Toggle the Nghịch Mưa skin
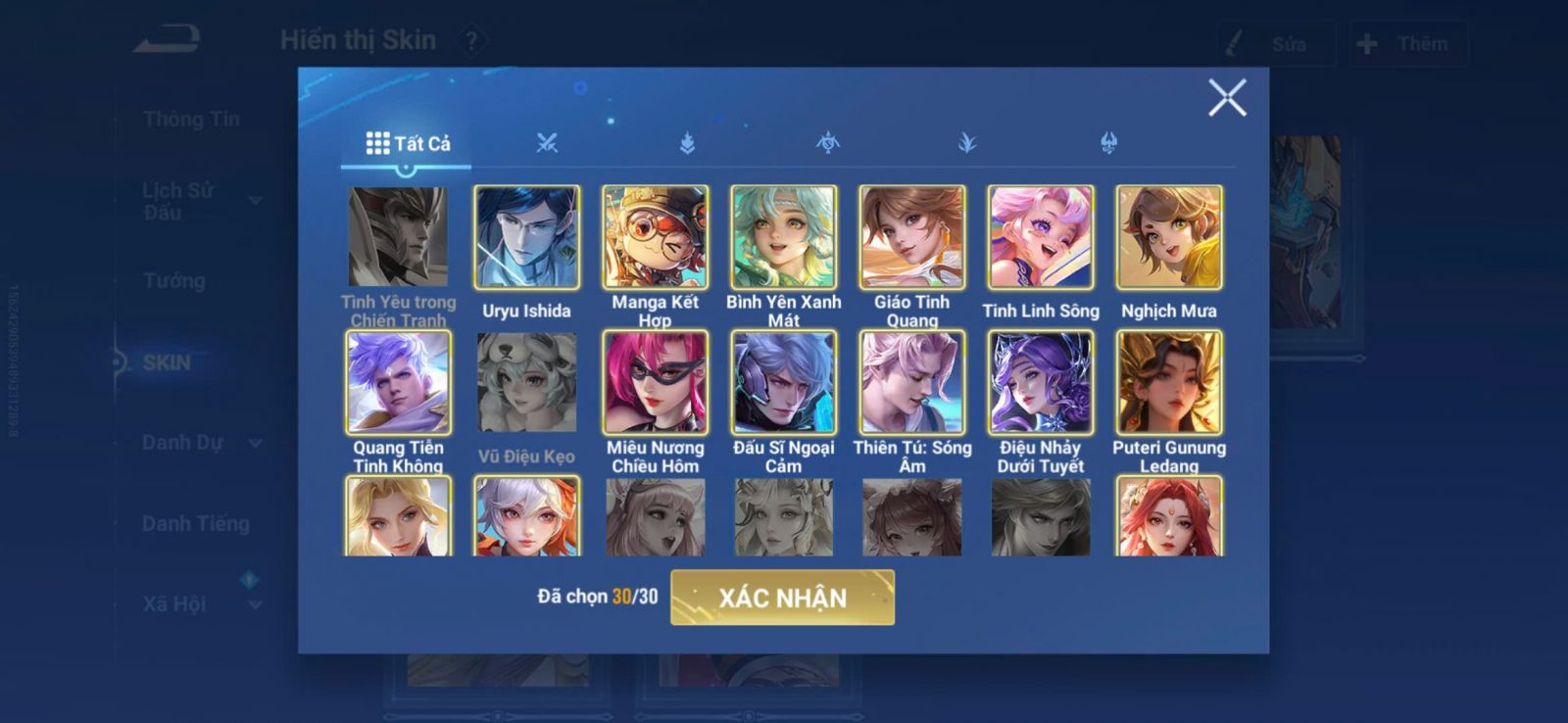The image size is (1568, 723). [1168, 238]
